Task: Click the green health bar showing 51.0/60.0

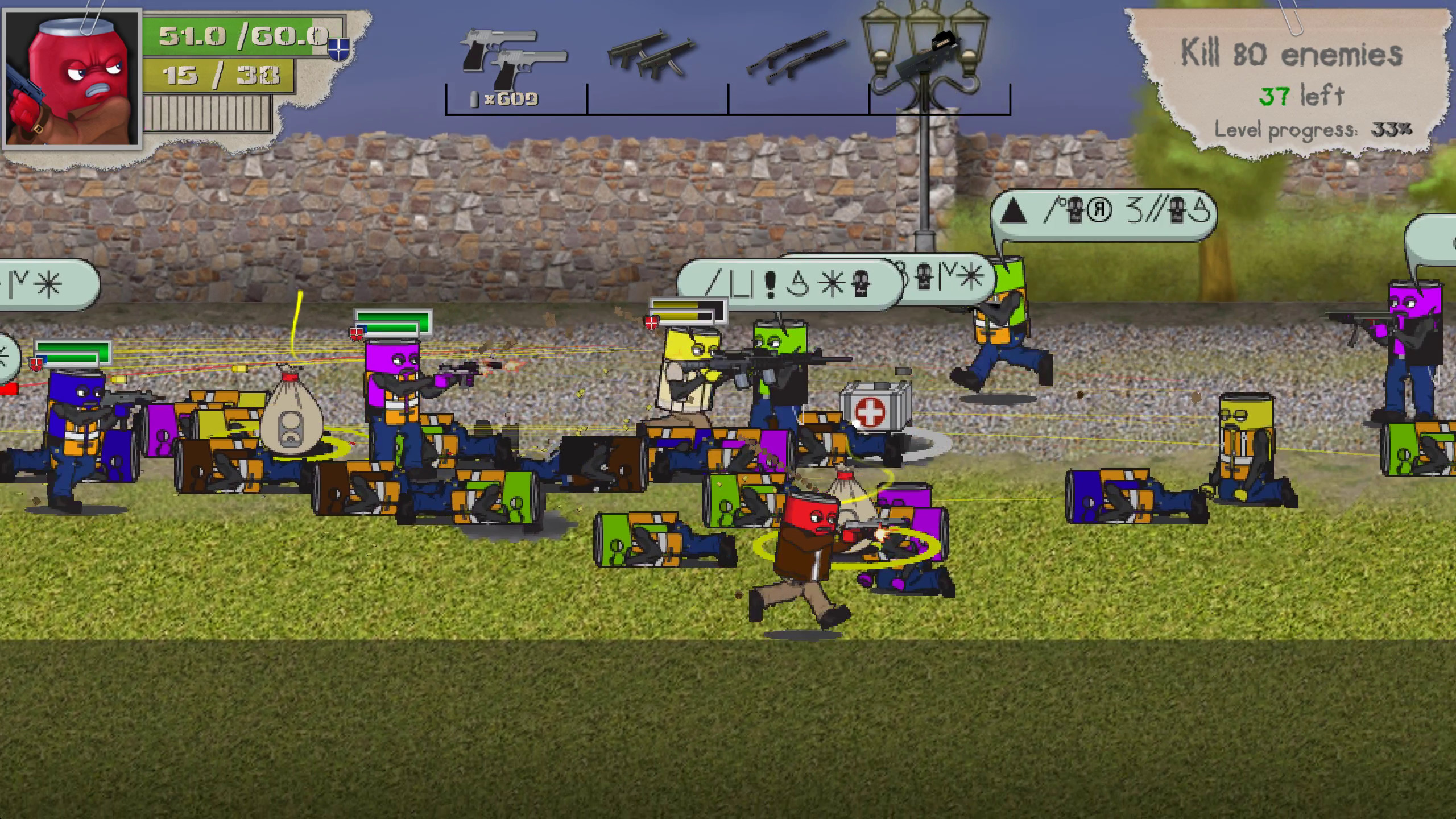Action: [x=227, y=35]
